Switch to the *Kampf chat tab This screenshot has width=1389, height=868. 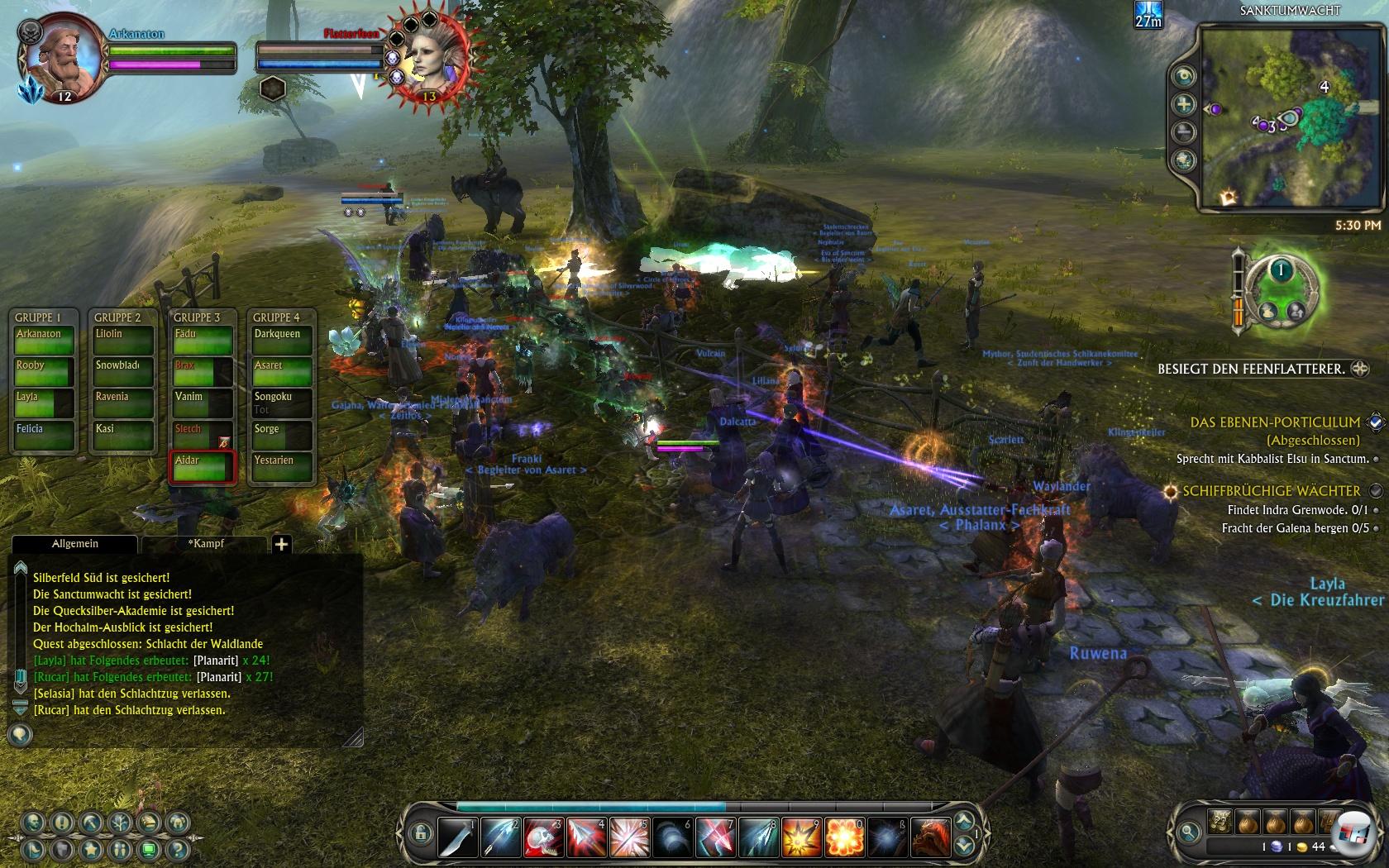[x=205, y=544]
